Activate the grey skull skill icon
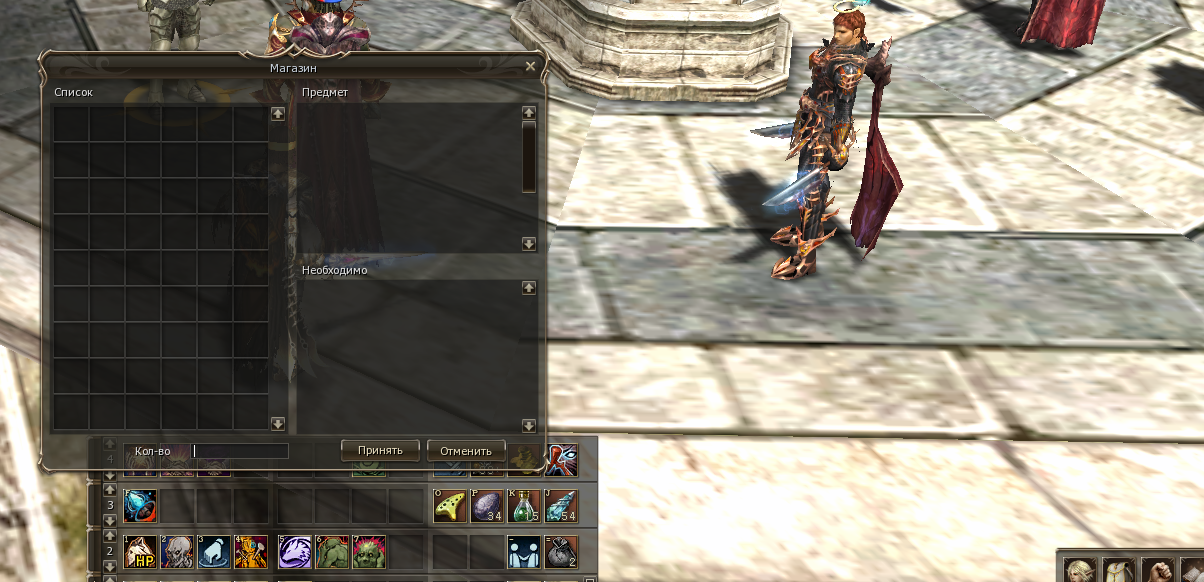The height and width of the screenshot is (582, 1204). [178, 551]
